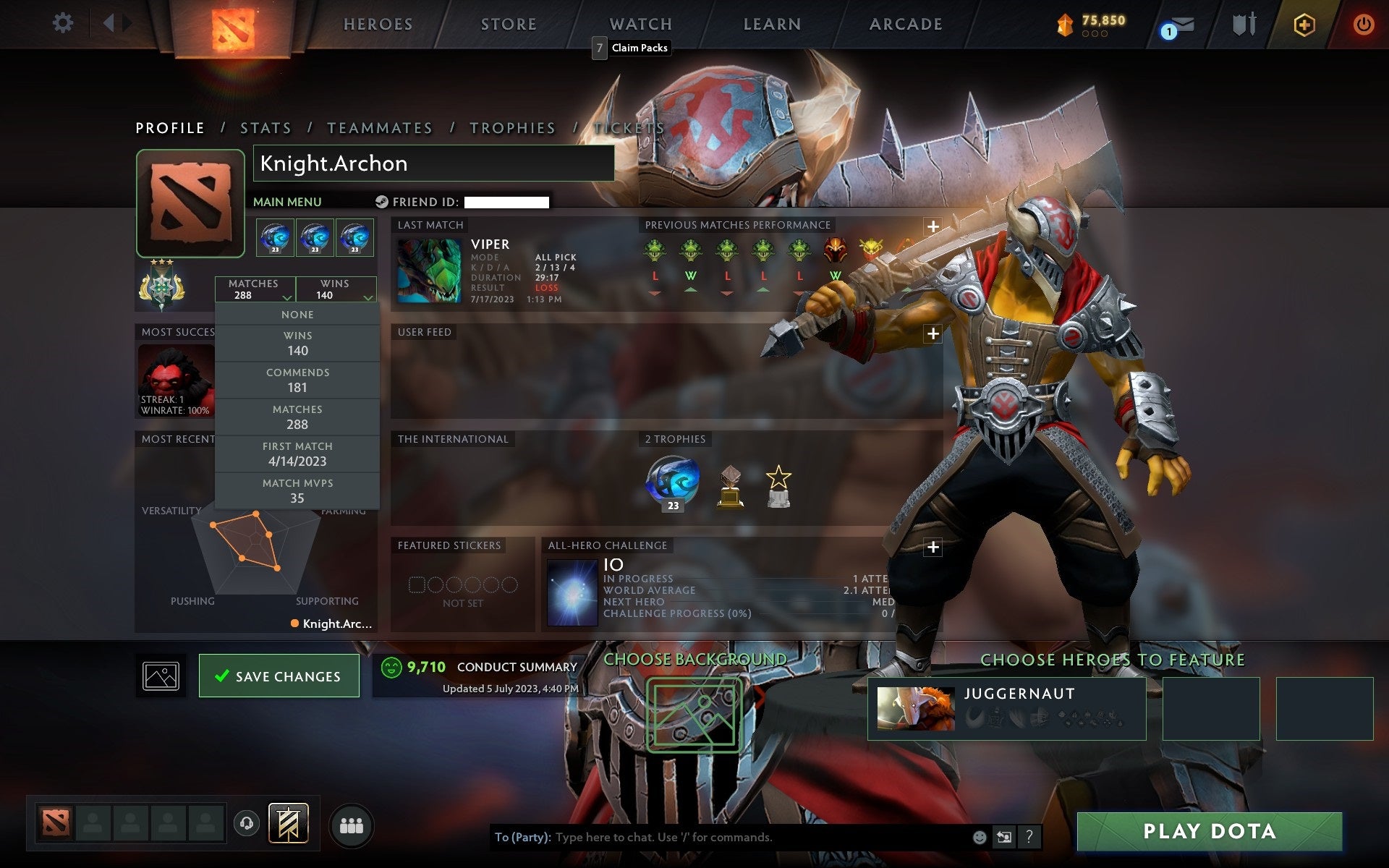The height and width of the screenshot is (868, 1389).
Task: Open the MATCHES stat dropdown
Action: coord(255,289)
